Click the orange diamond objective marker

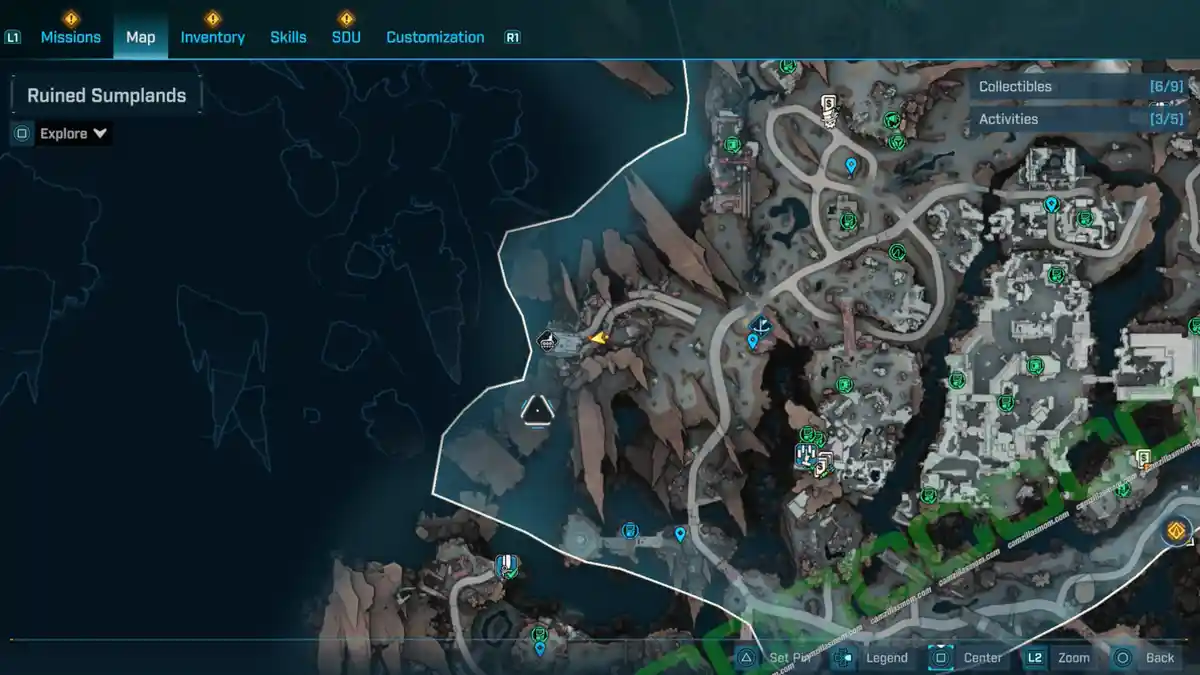[1177, 530]
